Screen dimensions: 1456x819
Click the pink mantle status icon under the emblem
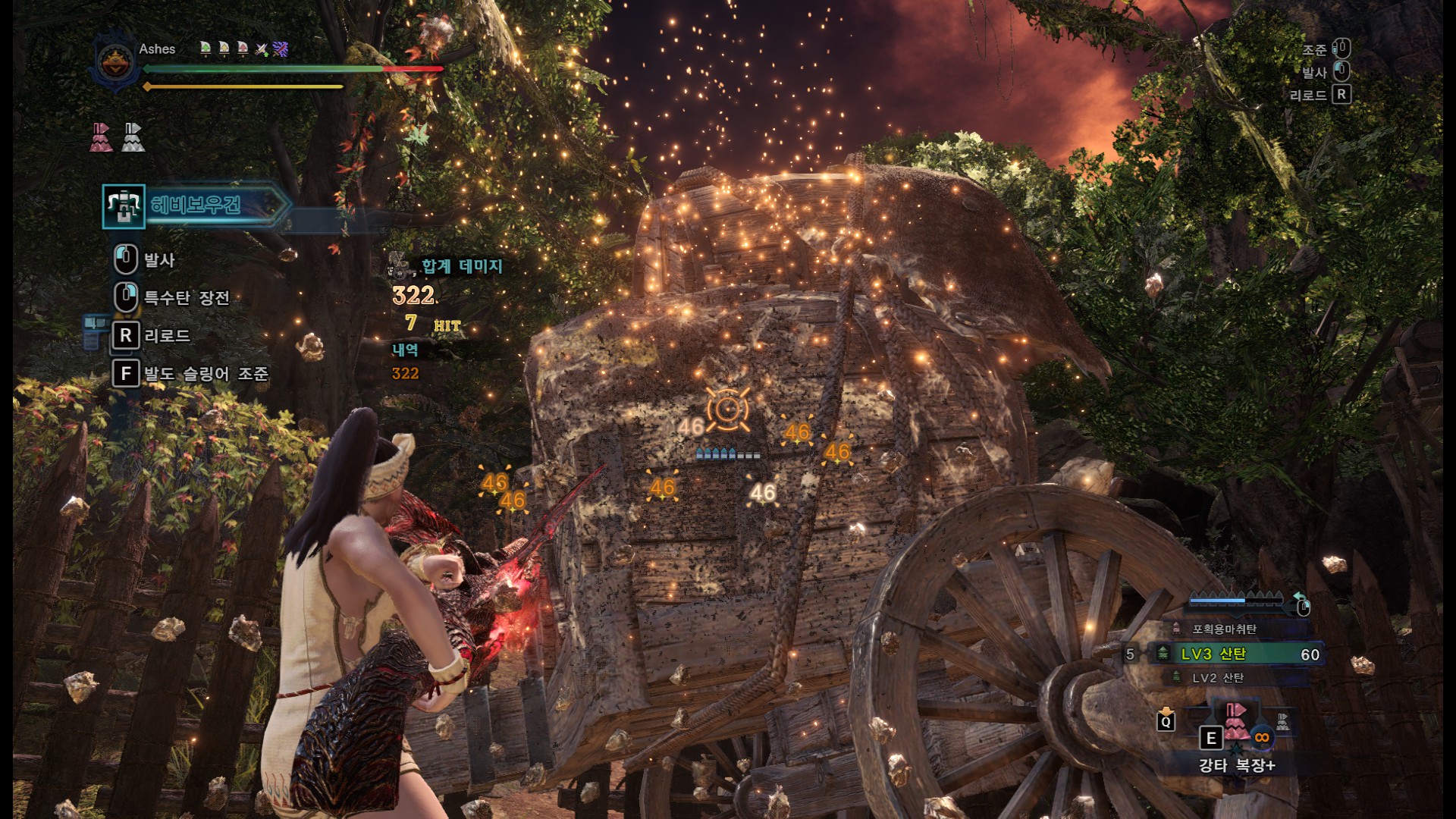coord(102,137)
